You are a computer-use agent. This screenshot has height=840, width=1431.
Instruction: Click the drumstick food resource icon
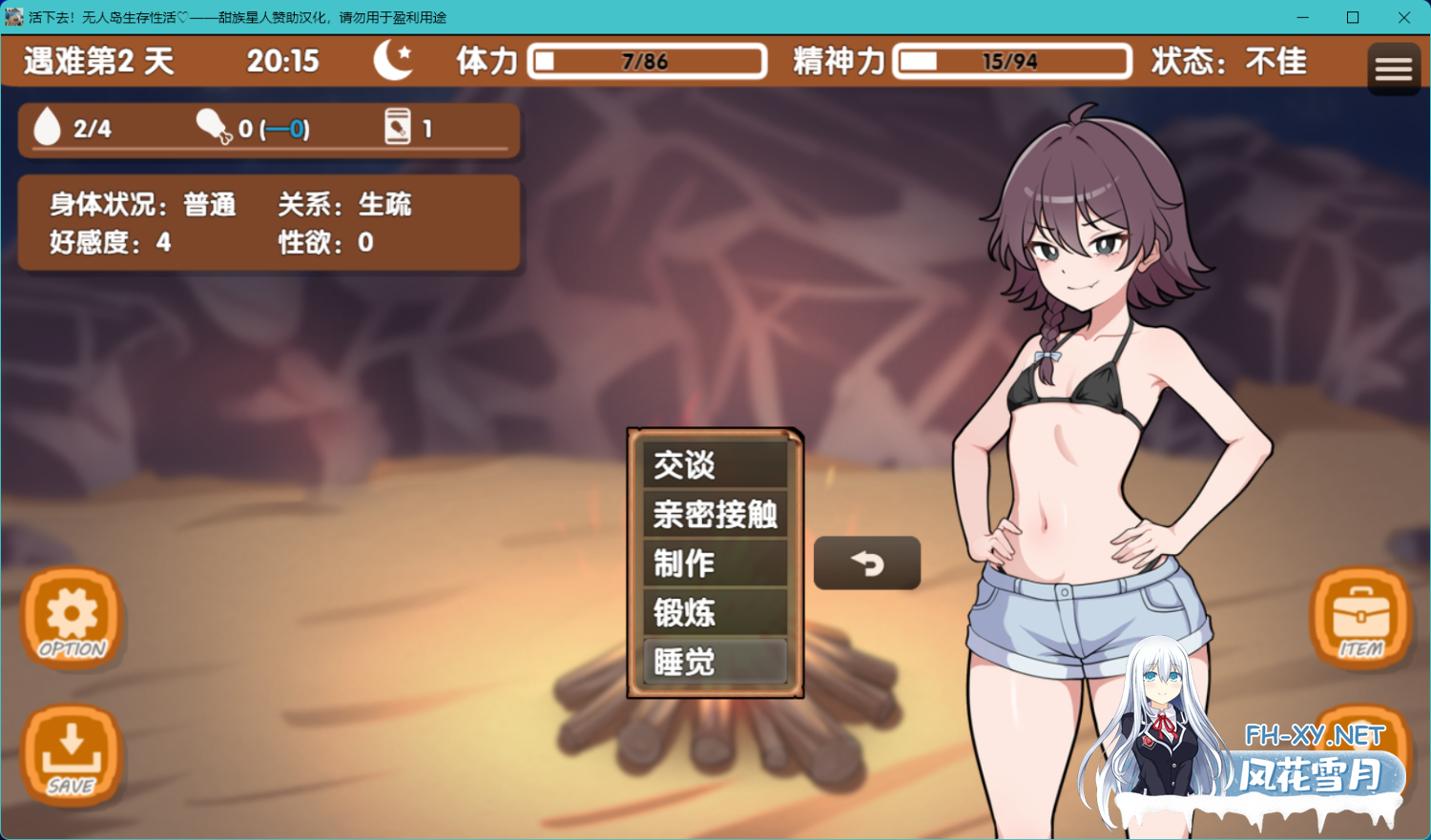(212, 125)
